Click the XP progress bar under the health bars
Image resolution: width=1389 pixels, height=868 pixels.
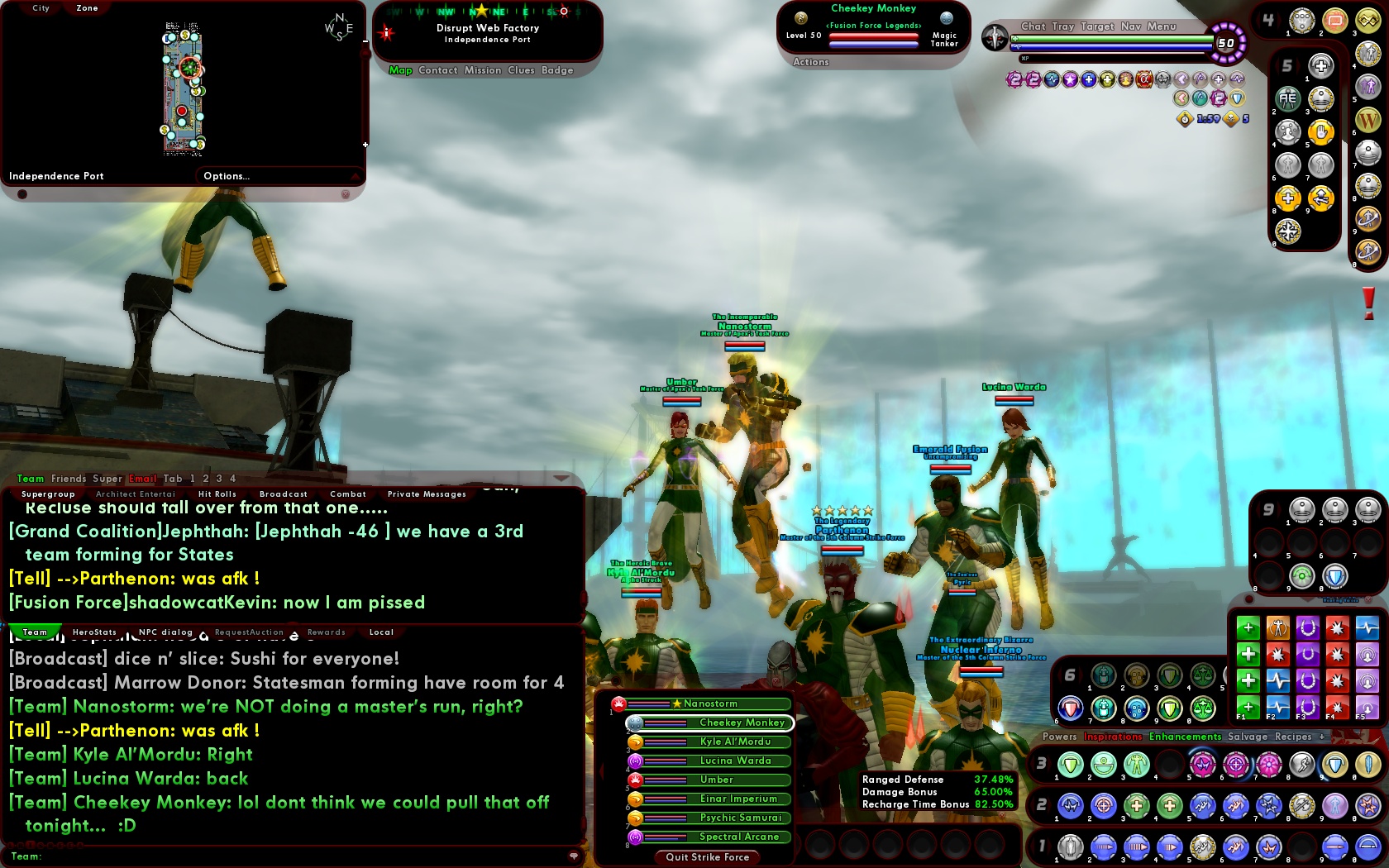(1112, 59)
